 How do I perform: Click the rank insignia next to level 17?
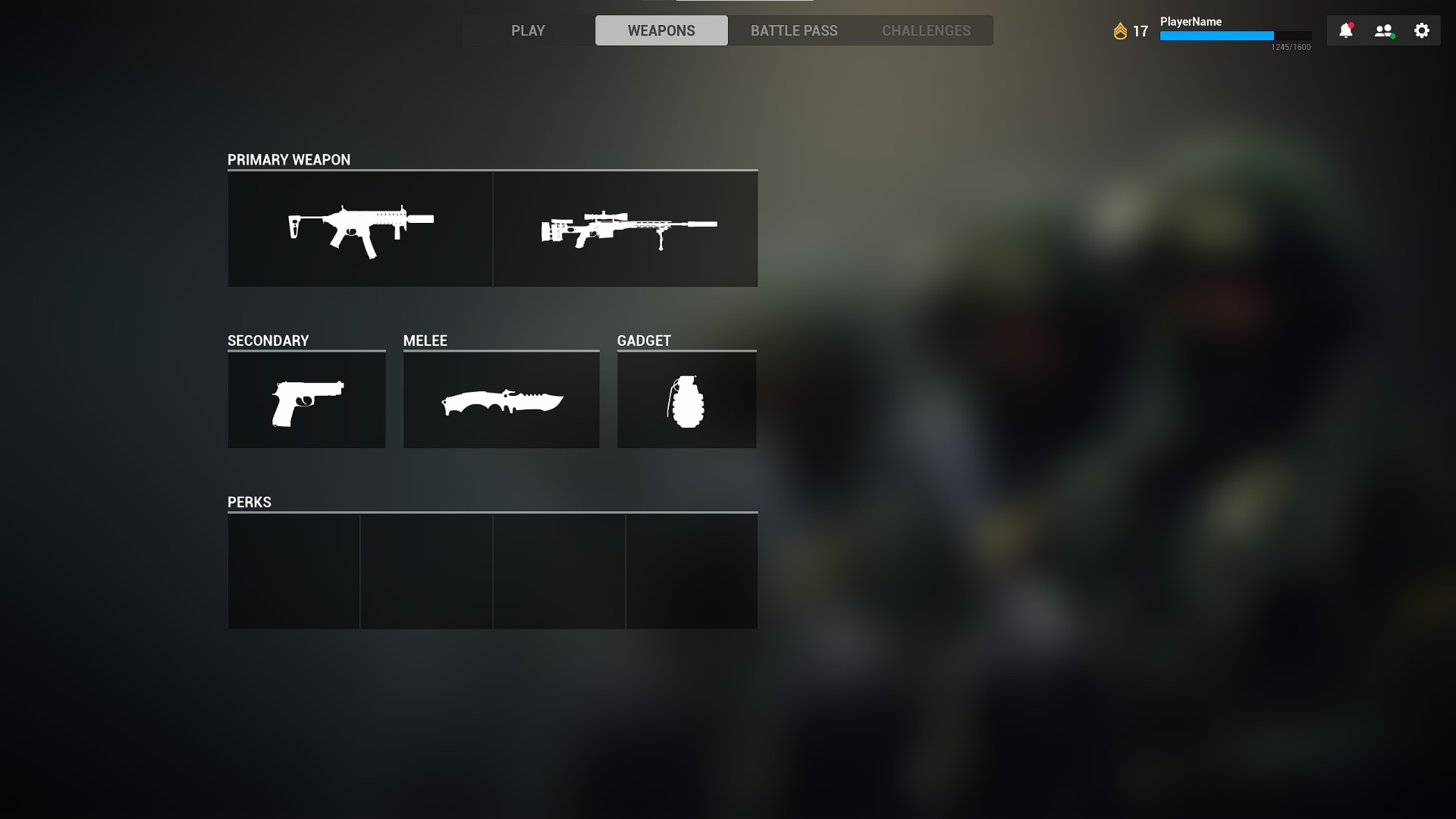tap(1121, 30)
